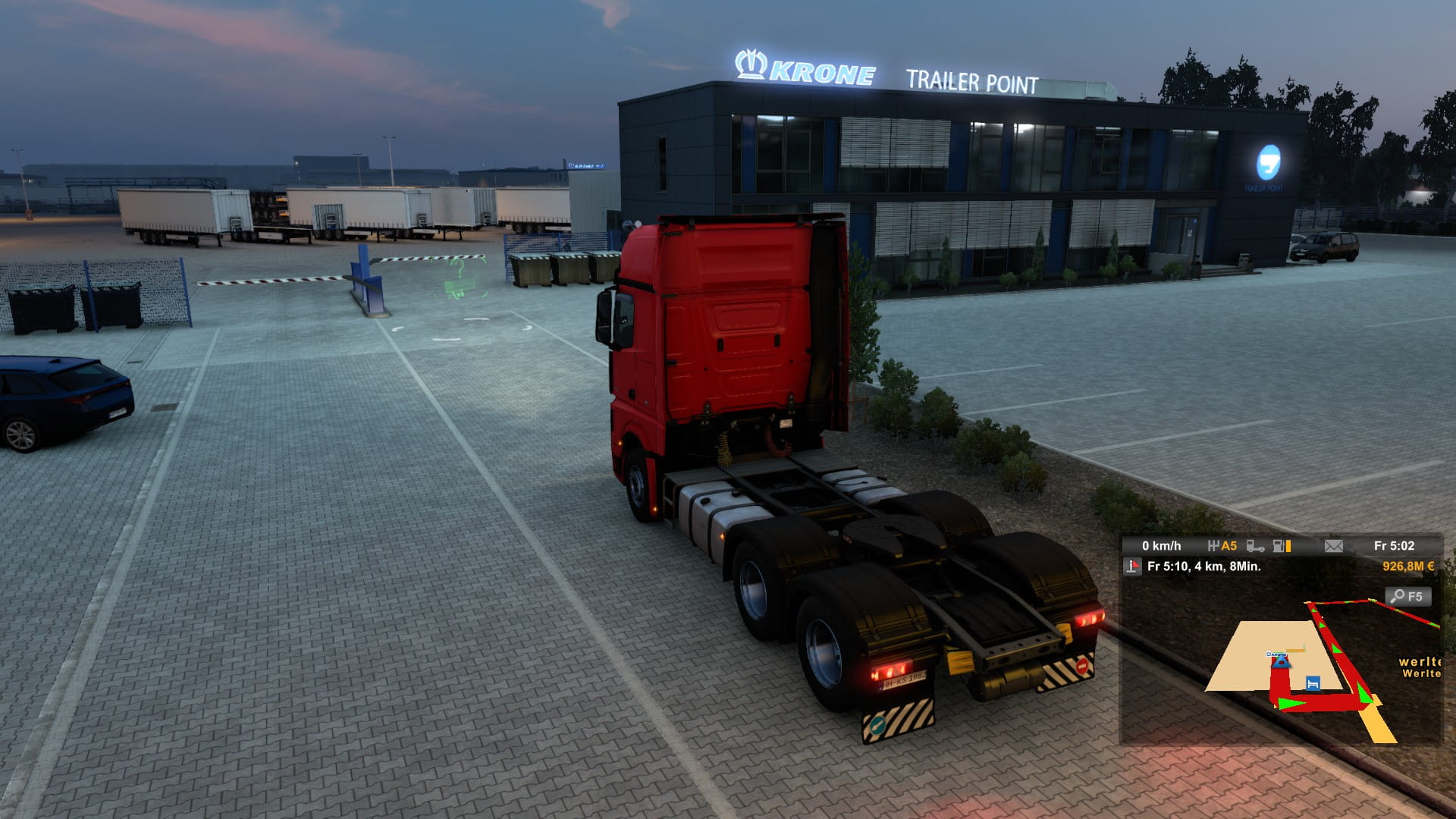Click the blue truck position marker
Viewport: 1456px width, 819px height.
pyautogui.click(x=1281, y=662)
